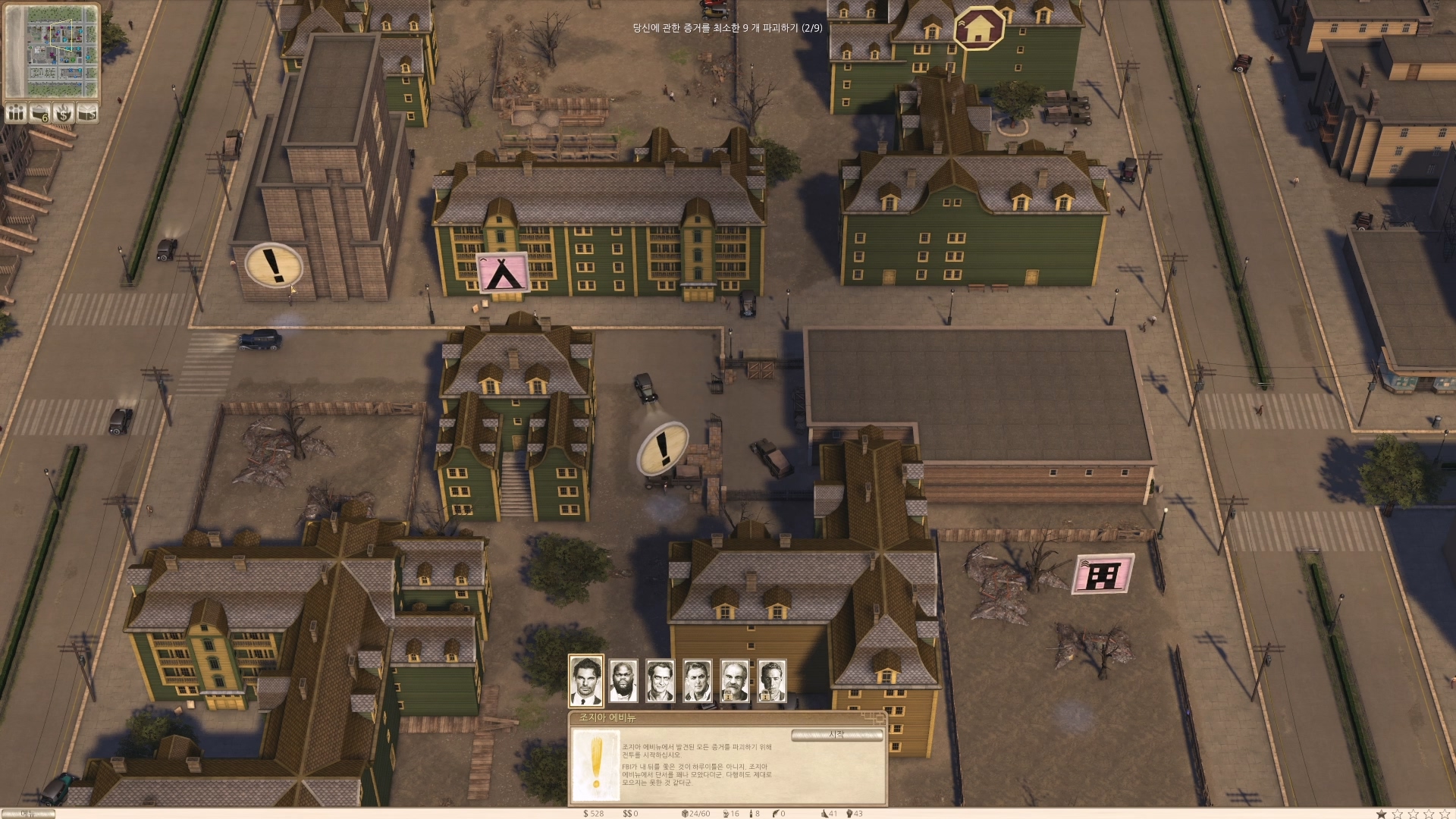Open the flaming dollar pot icon

pyautogui.click(x=64, y=114)
